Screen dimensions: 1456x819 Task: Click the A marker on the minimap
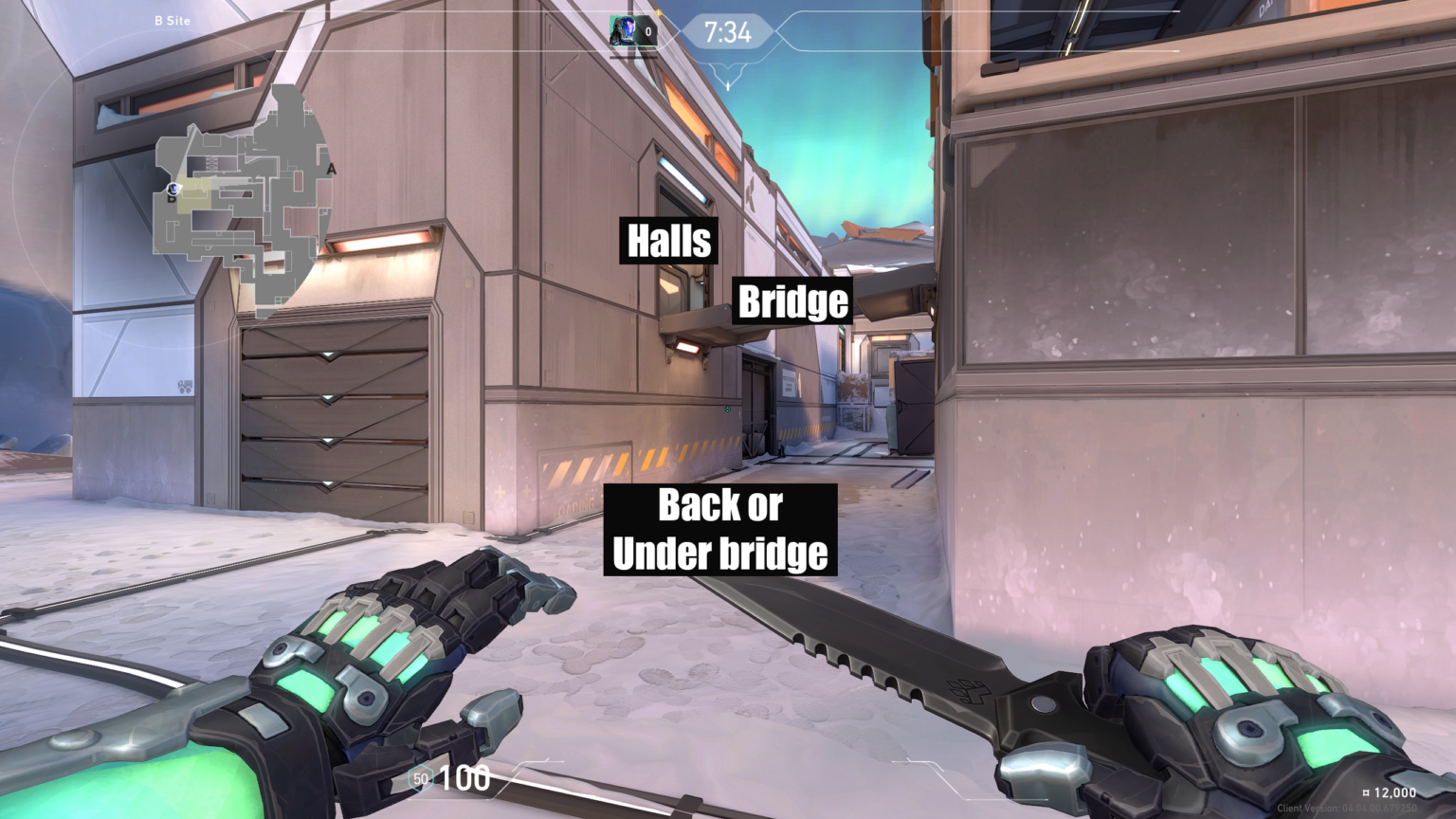332,169
